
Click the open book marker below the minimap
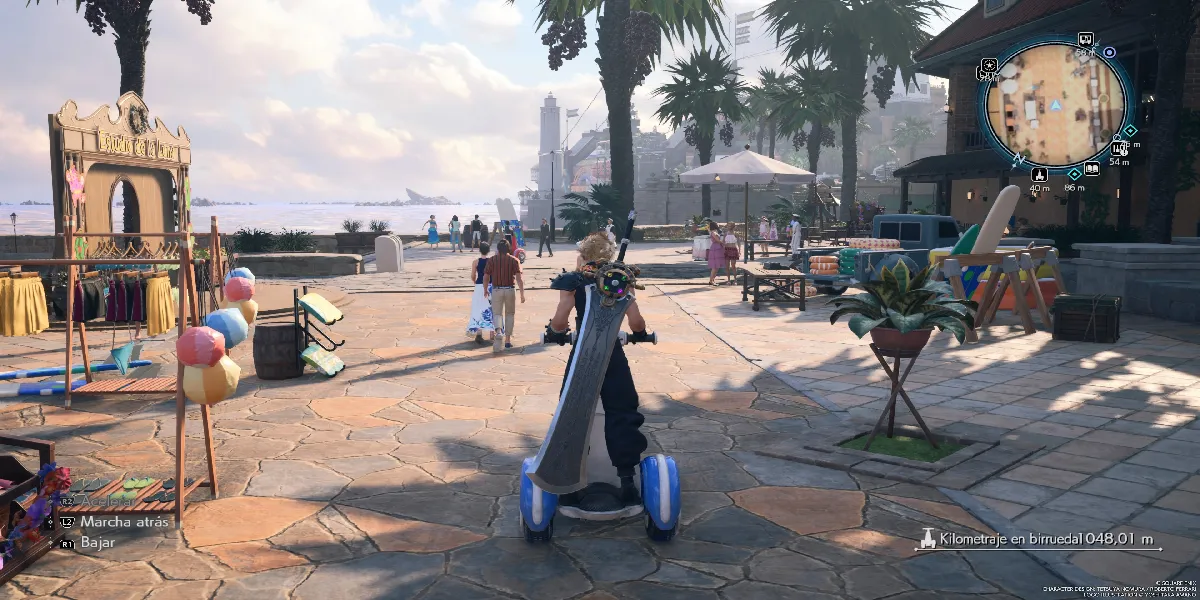point(1091,169)
